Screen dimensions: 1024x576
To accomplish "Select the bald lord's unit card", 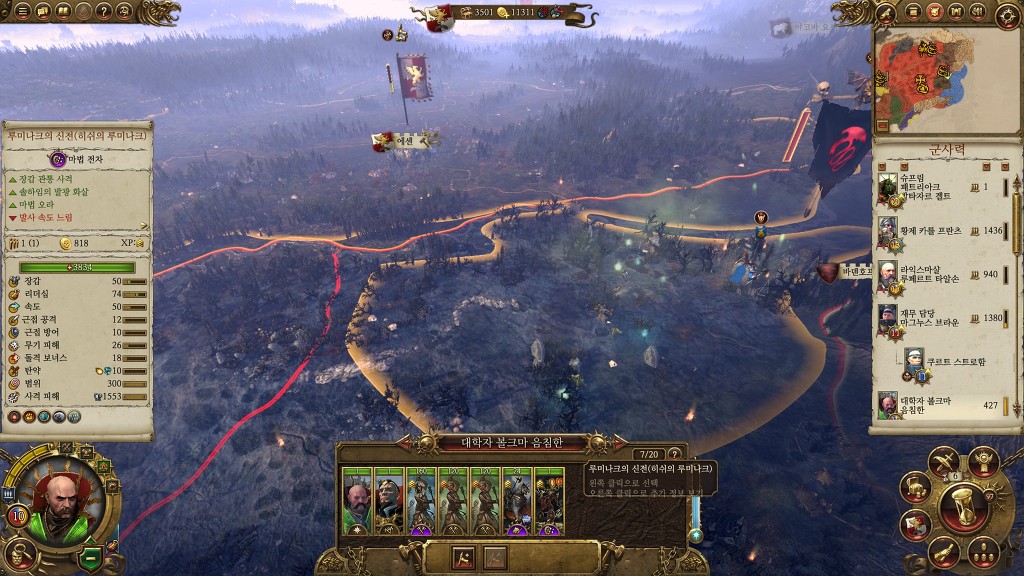I will click(357, 500).
